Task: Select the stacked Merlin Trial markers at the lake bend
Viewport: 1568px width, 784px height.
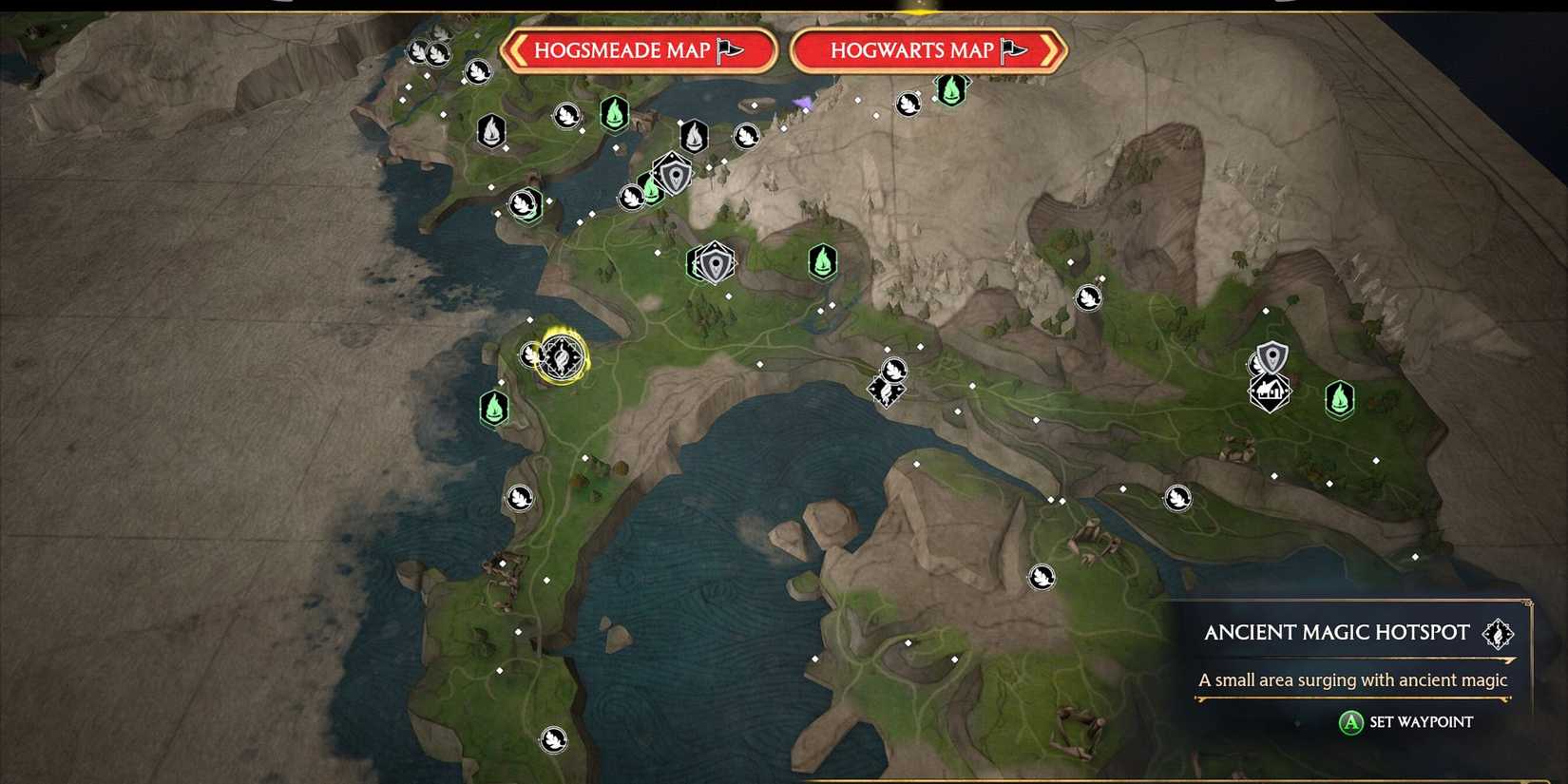Action: (x=889, y=380)
